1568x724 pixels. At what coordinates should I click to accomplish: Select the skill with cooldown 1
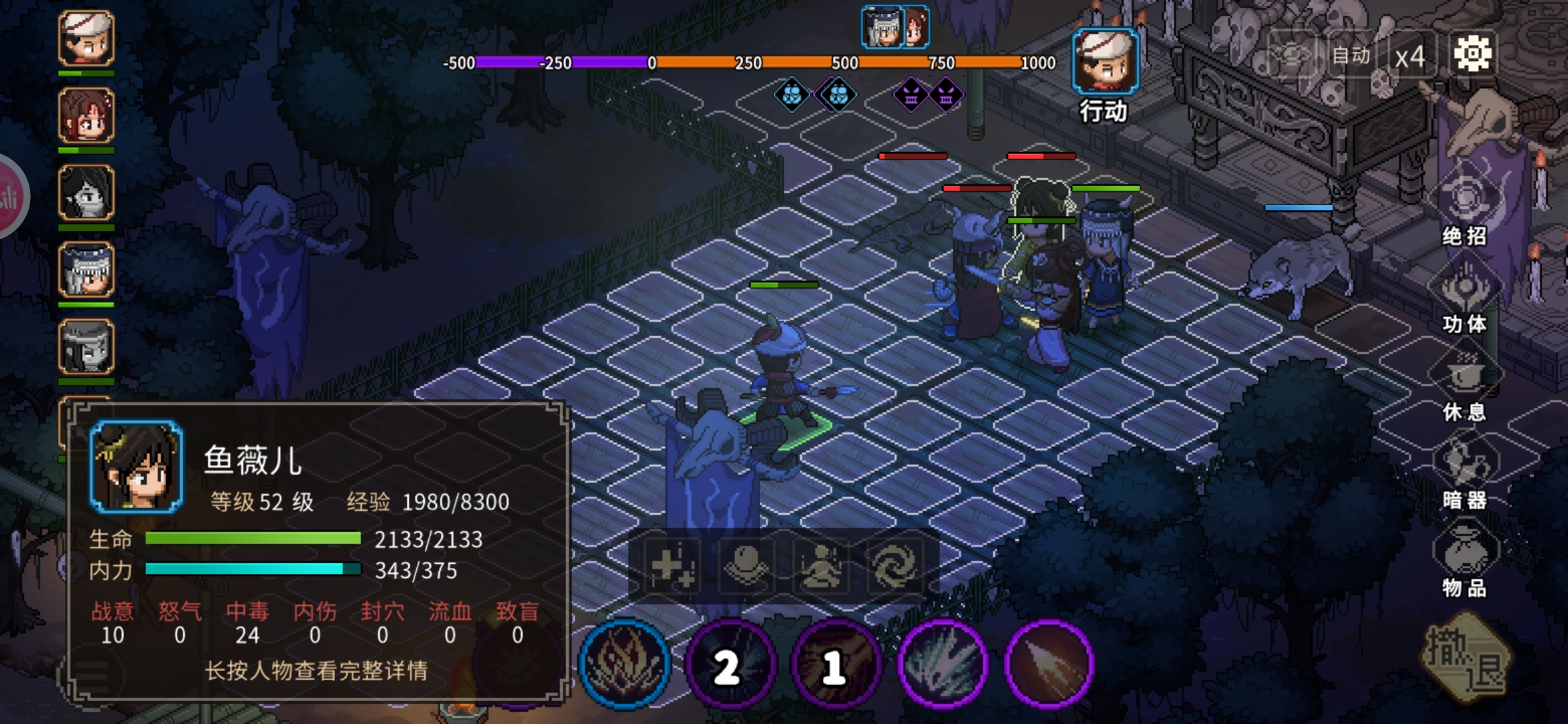point(836,664)
